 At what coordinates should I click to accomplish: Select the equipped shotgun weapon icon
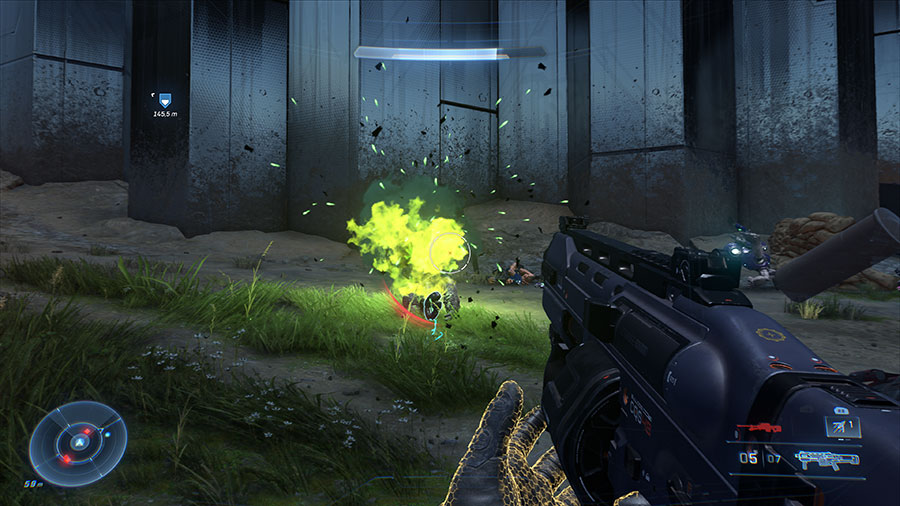826,459
